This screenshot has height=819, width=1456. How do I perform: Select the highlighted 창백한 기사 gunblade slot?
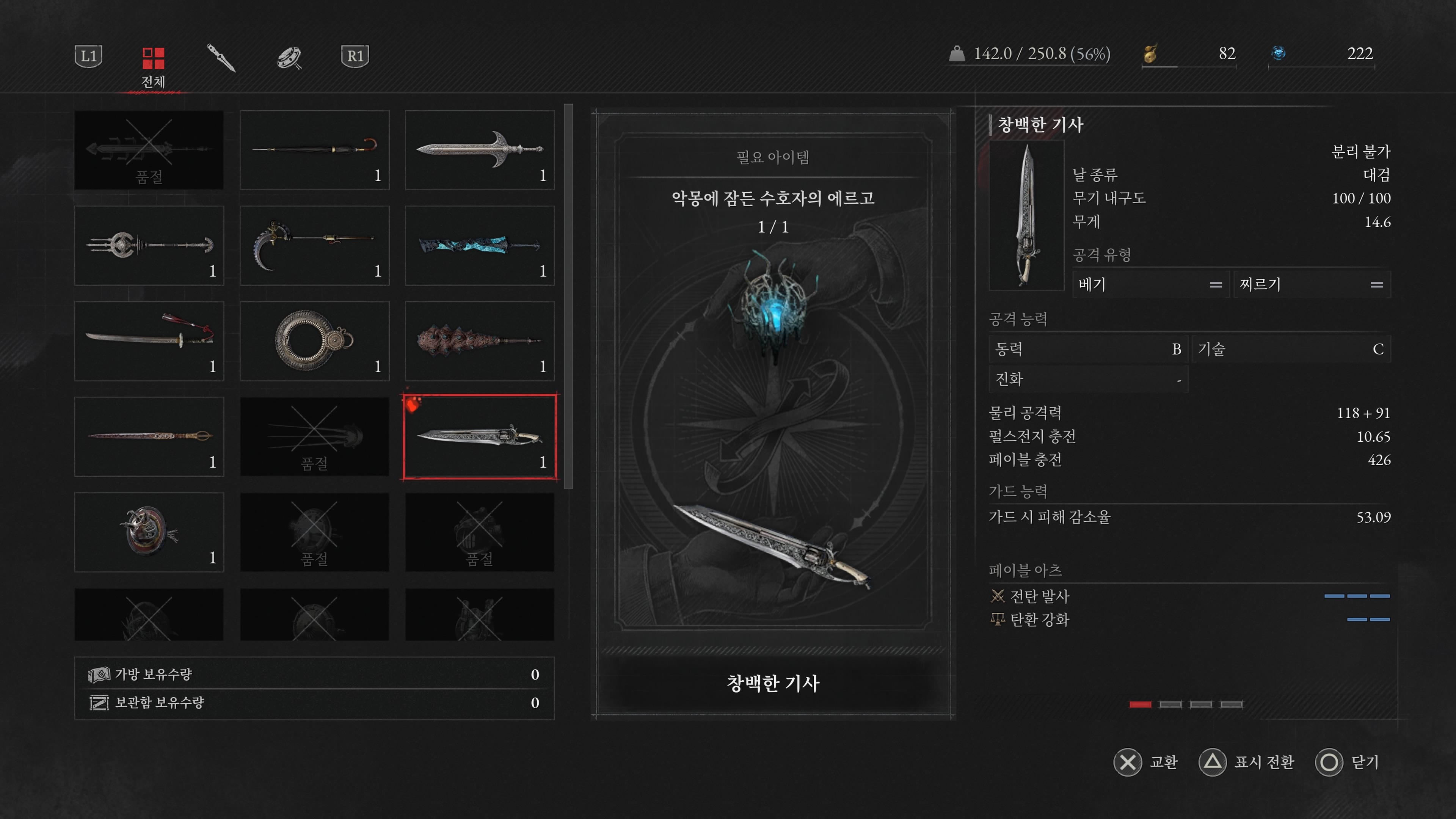click(x=479, y=436)
